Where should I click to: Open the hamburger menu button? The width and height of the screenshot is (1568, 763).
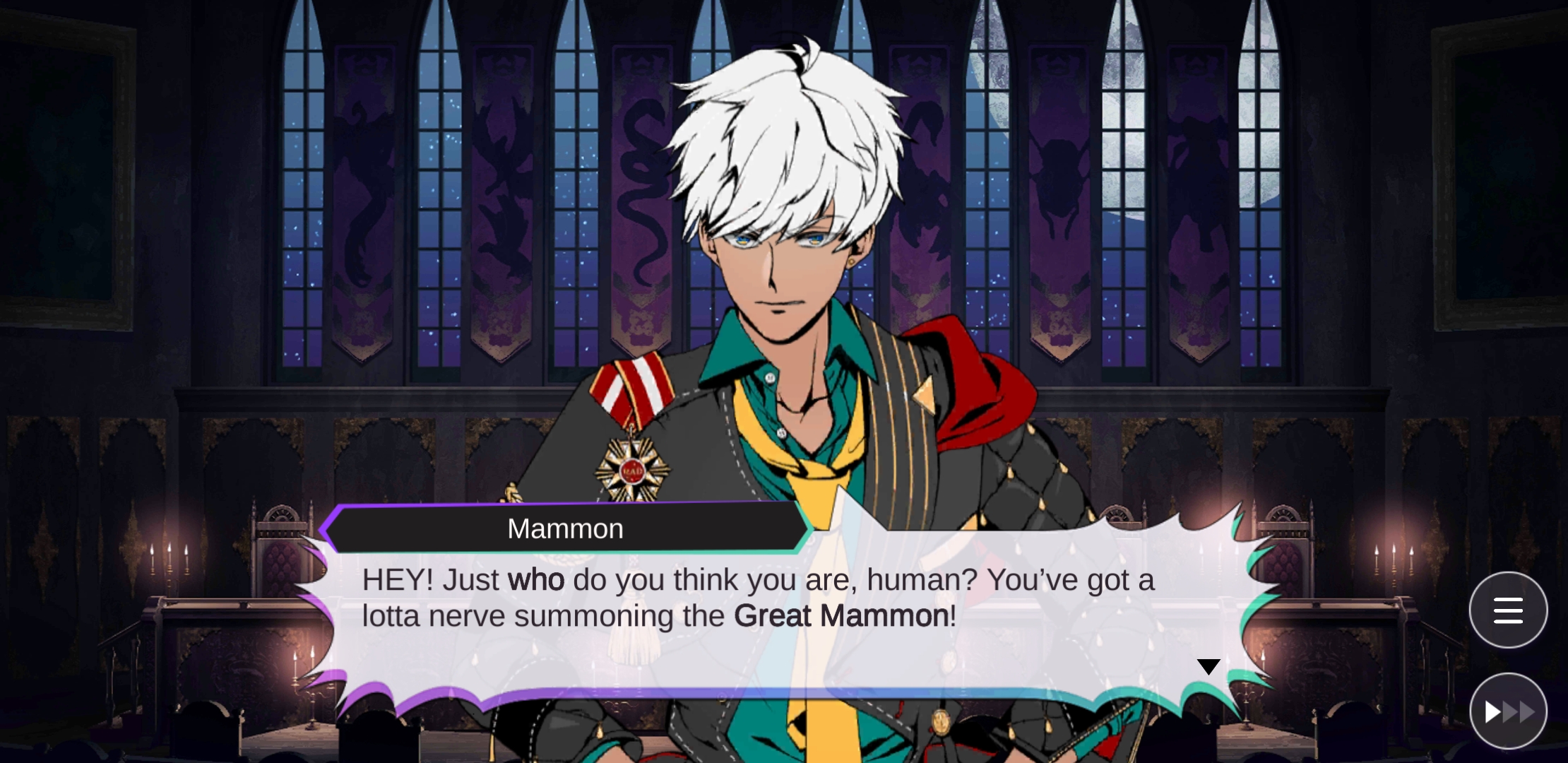(x=1508, y=610)
